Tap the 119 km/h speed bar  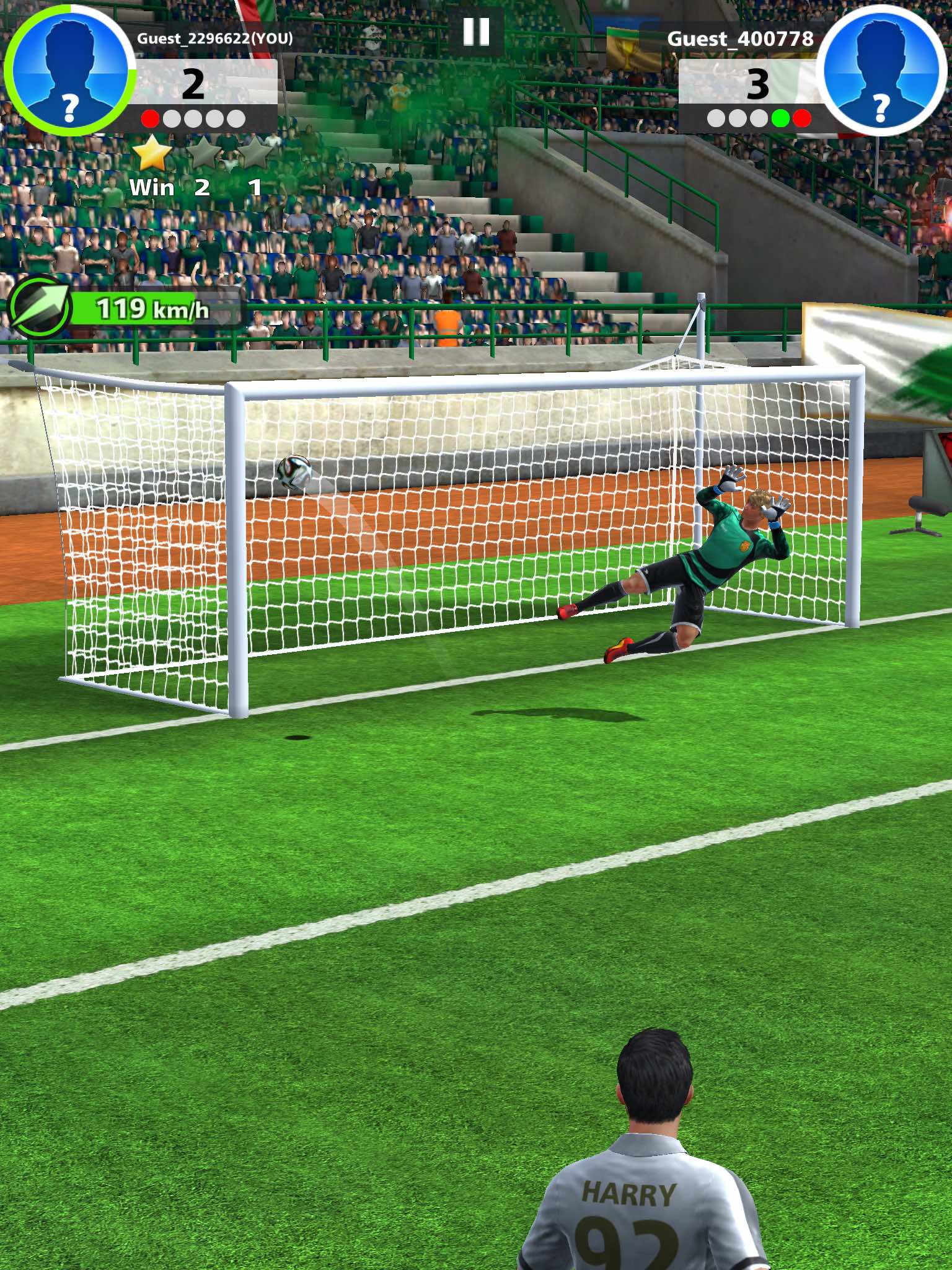click(x=152, y=308)
